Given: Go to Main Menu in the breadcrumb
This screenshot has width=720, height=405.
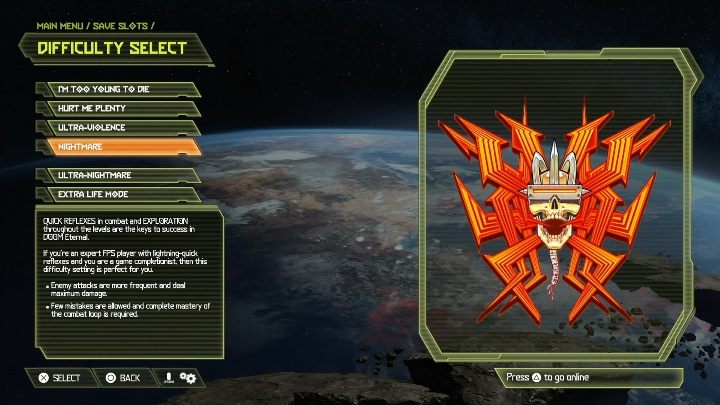Looking at the screenshot, I should 62,27.
